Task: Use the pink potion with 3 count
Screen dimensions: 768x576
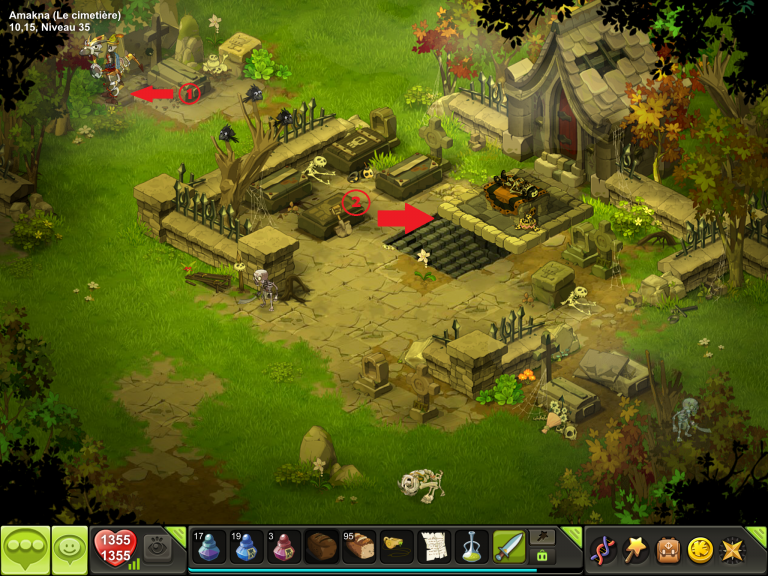Action: [284, 547]
